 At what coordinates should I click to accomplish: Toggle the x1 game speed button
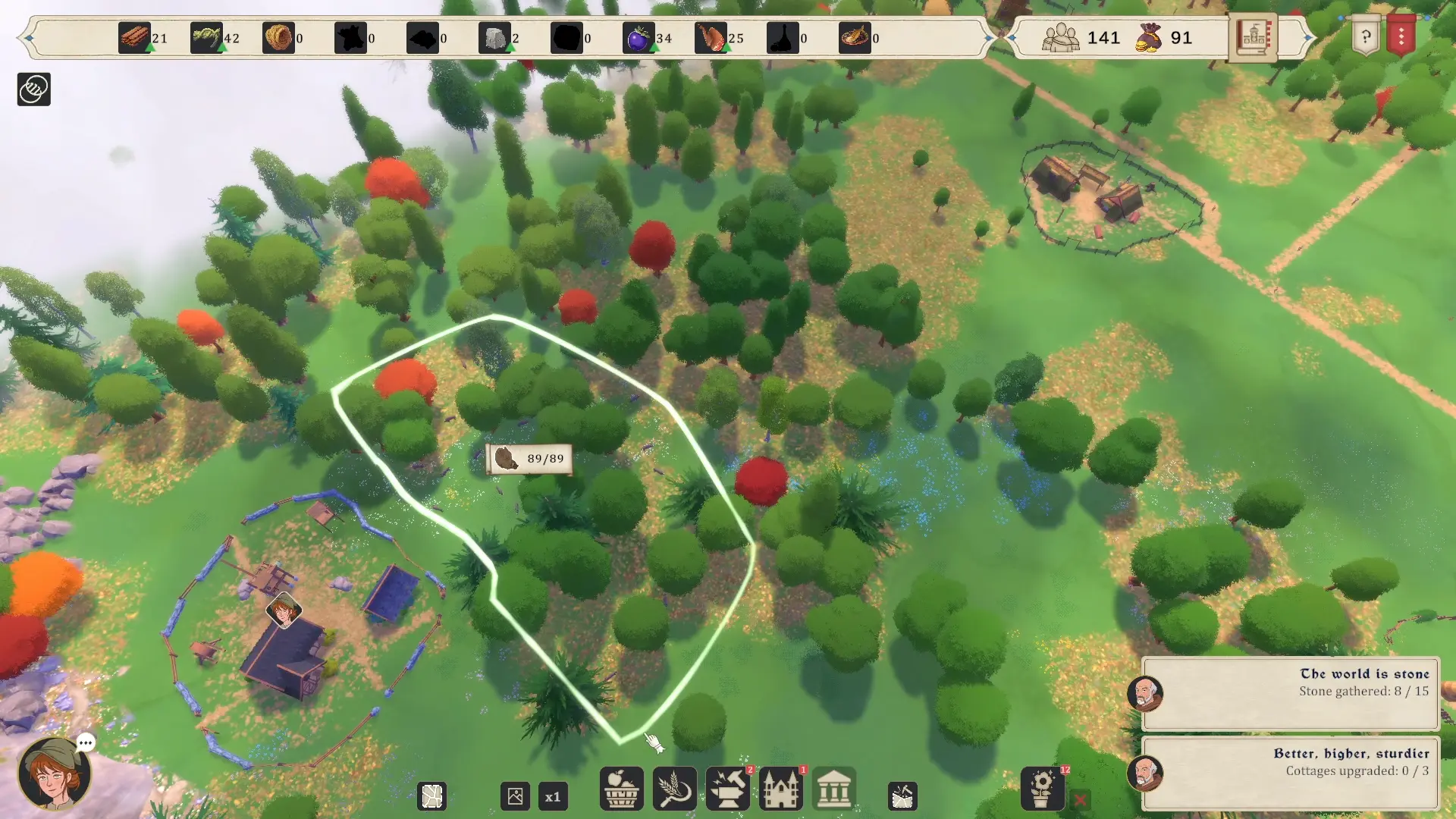coord(553,797)
